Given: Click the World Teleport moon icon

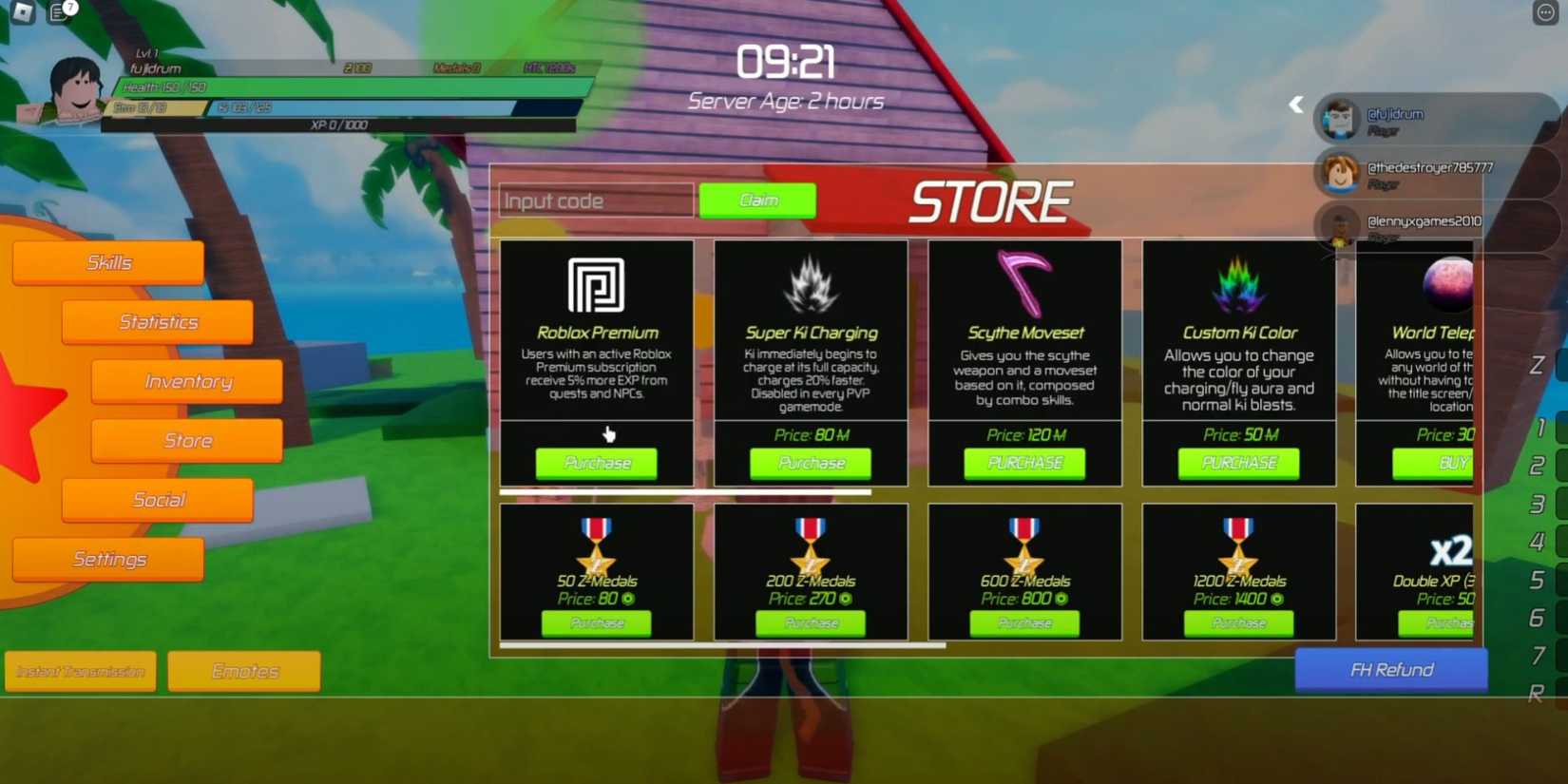Looking at the screenshot, I should pos(1449,282).
